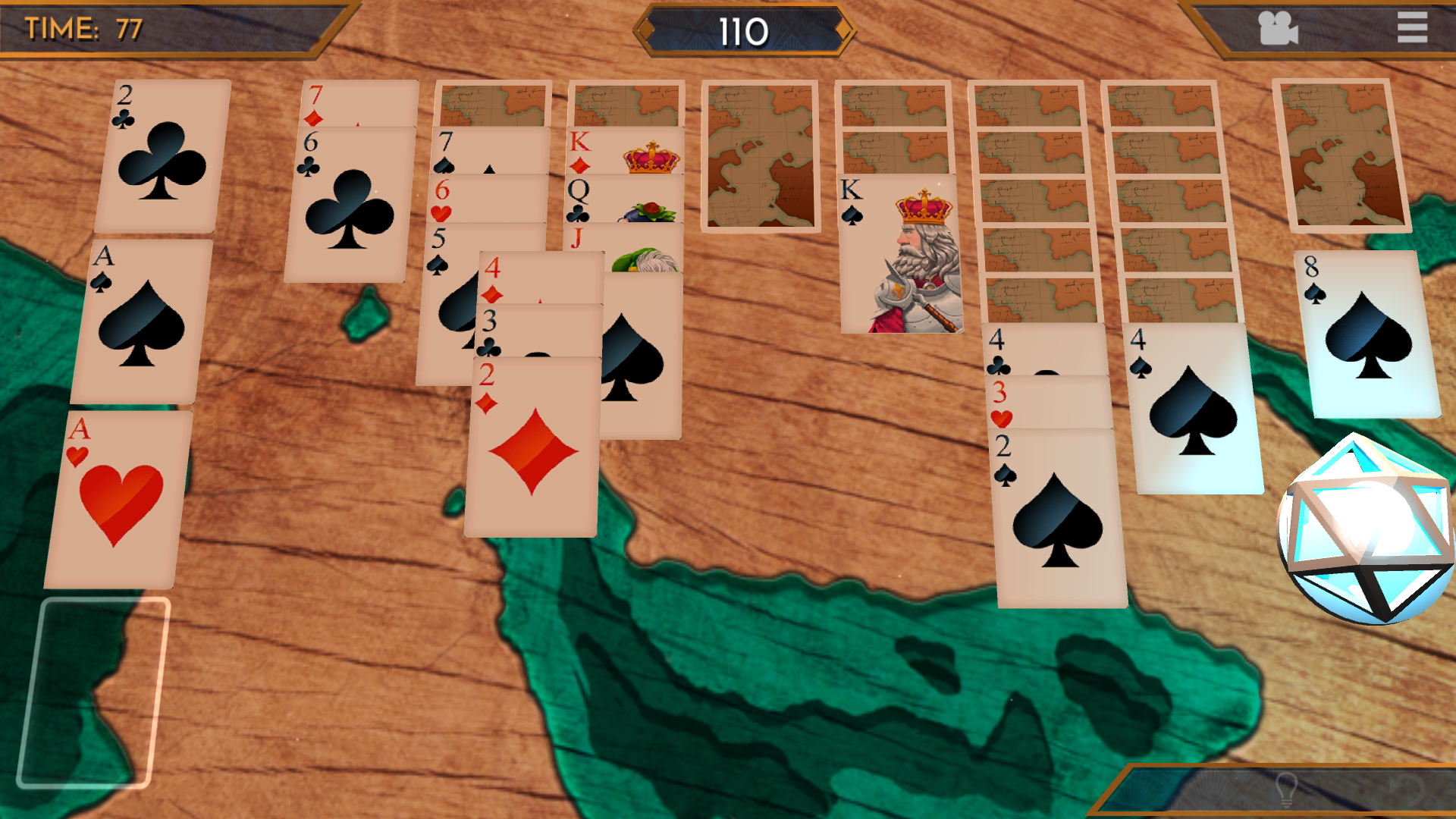Draw from the face-down stock pile
The image size is (1456, 819).
pyautogui.click(x=1341, y=155)
